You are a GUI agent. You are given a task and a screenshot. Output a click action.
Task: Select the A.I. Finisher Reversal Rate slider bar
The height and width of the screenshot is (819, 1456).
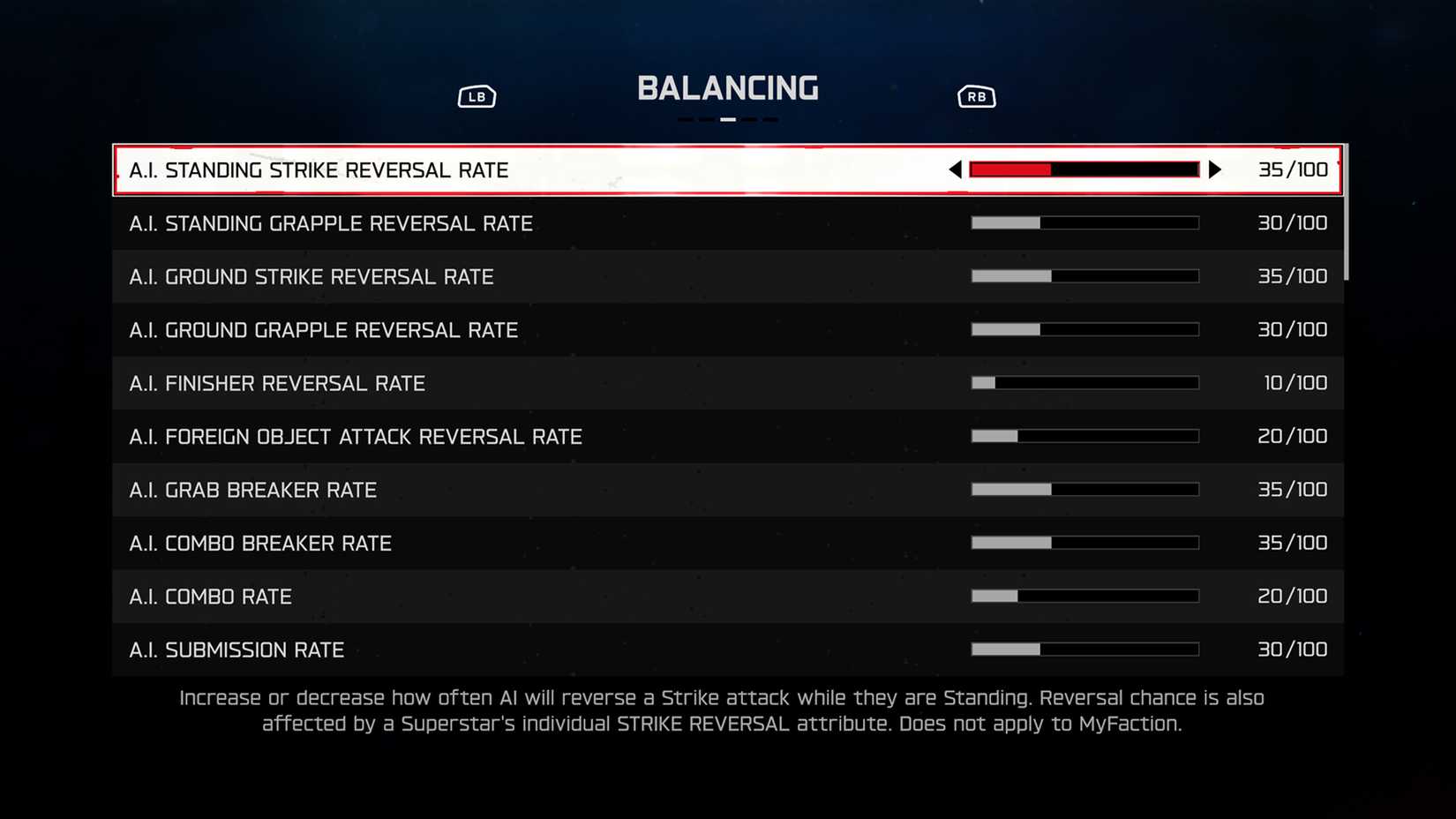(1084, 382)
